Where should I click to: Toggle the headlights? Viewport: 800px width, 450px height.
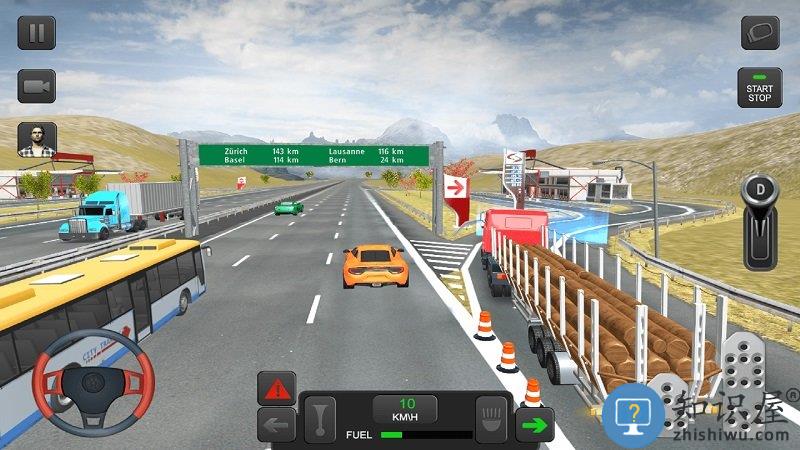[x=492, y=416]
